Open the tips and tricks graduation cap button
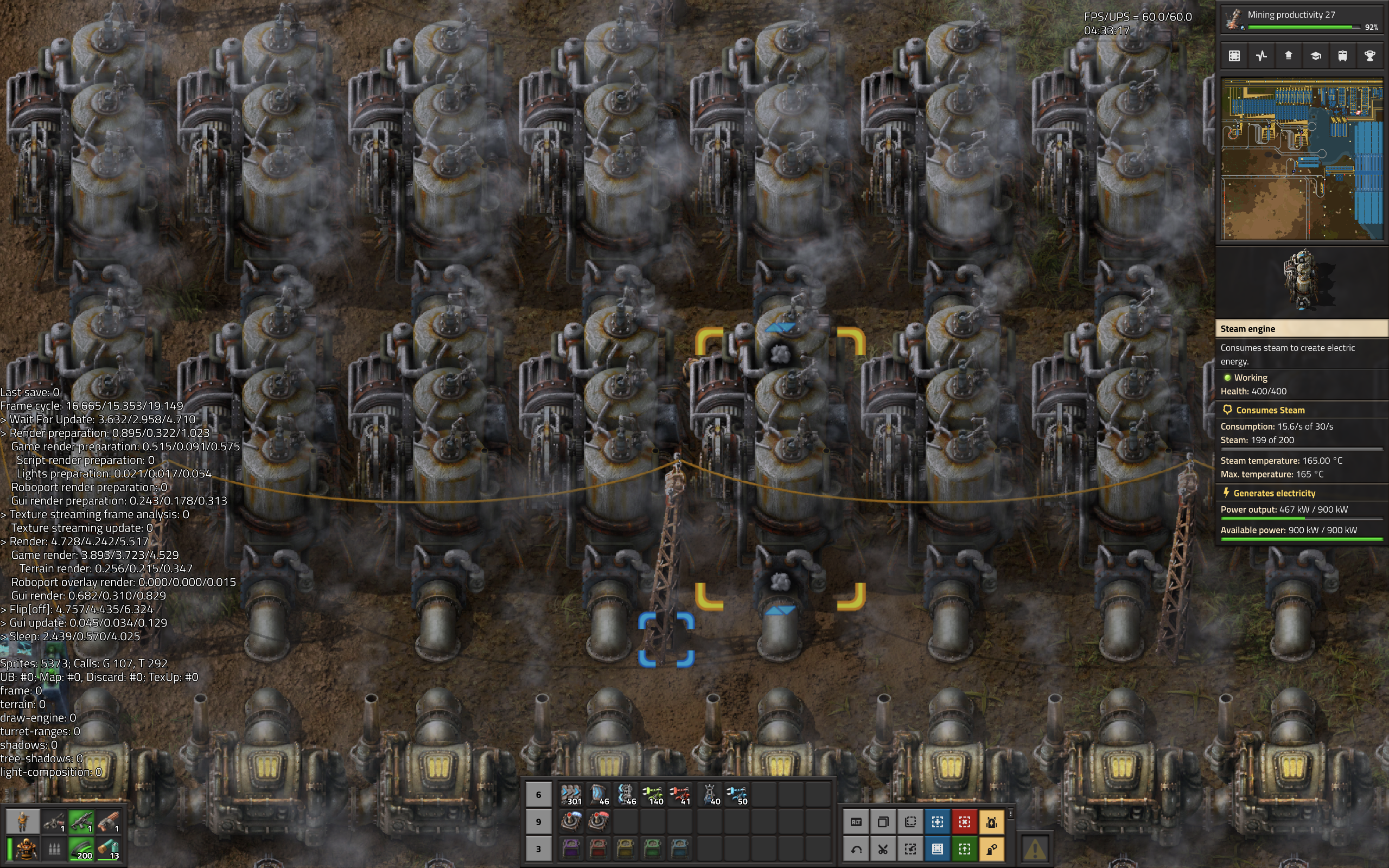This screenshot has width=1389, height=868. [1316, 56]
